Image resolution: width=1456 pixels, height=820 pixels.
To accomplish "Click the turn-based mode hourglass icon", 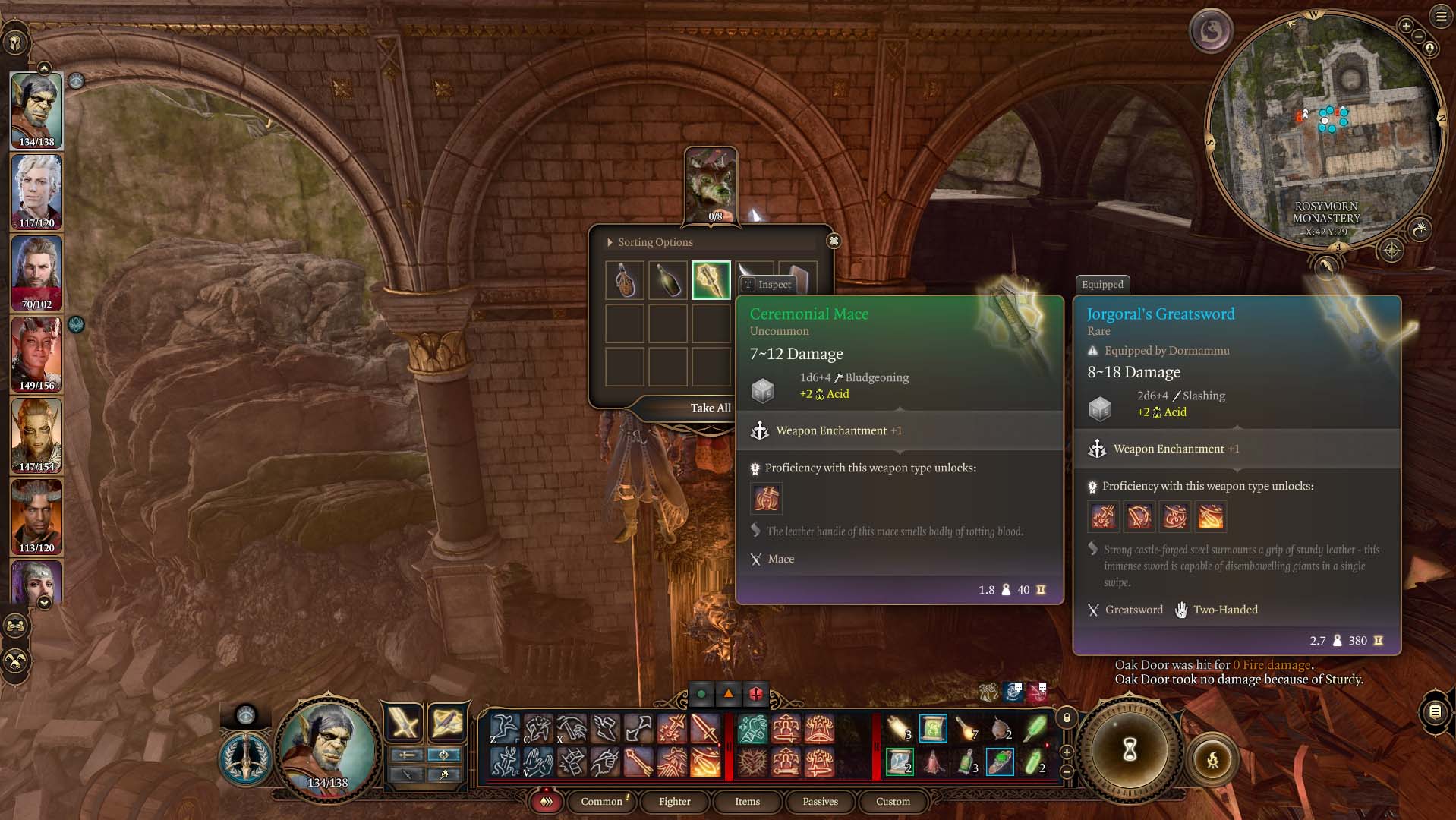I will [x=1129, y=750].
